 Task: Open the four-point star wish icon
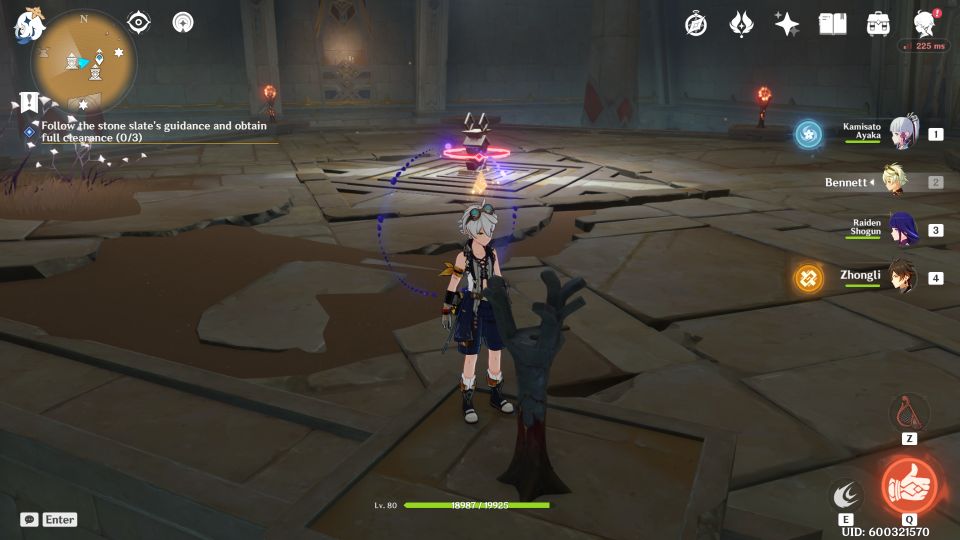click(x=787, y=24)
